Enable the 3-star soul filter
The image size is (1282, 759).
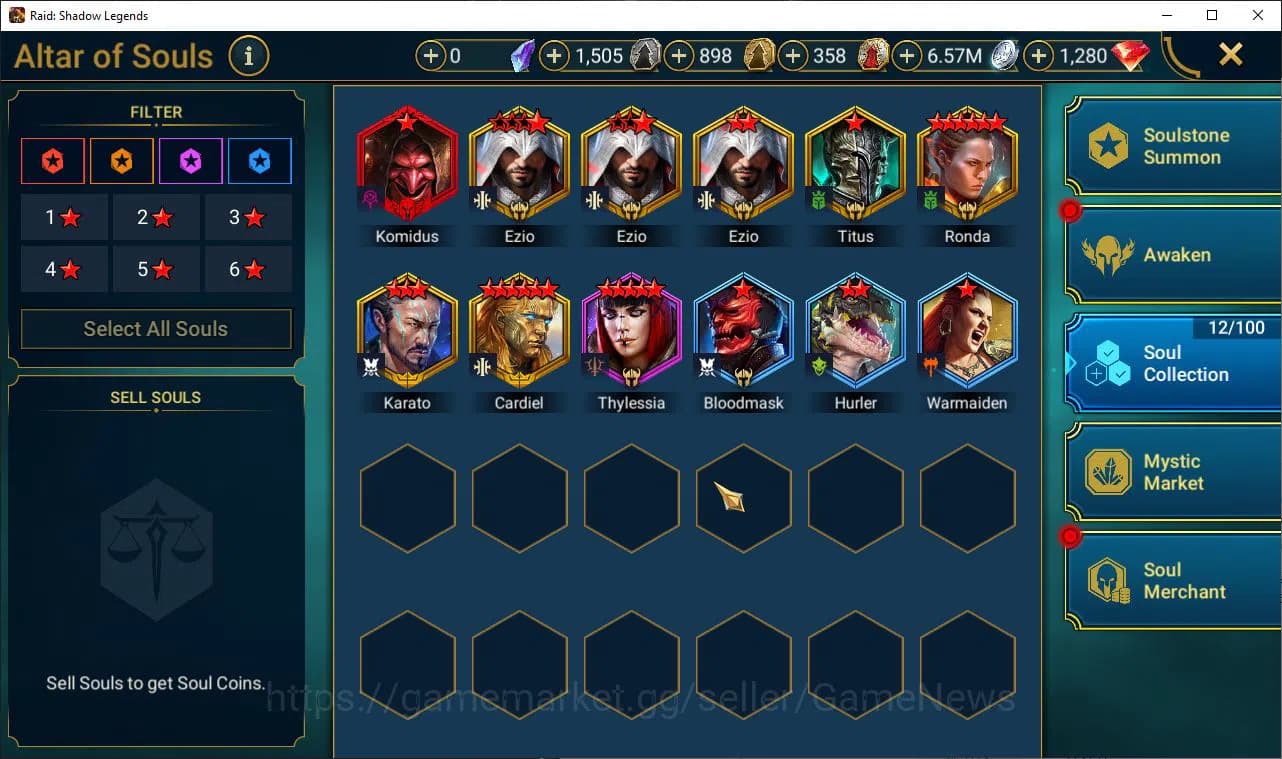pyautogui.click(x=247, y=217)
